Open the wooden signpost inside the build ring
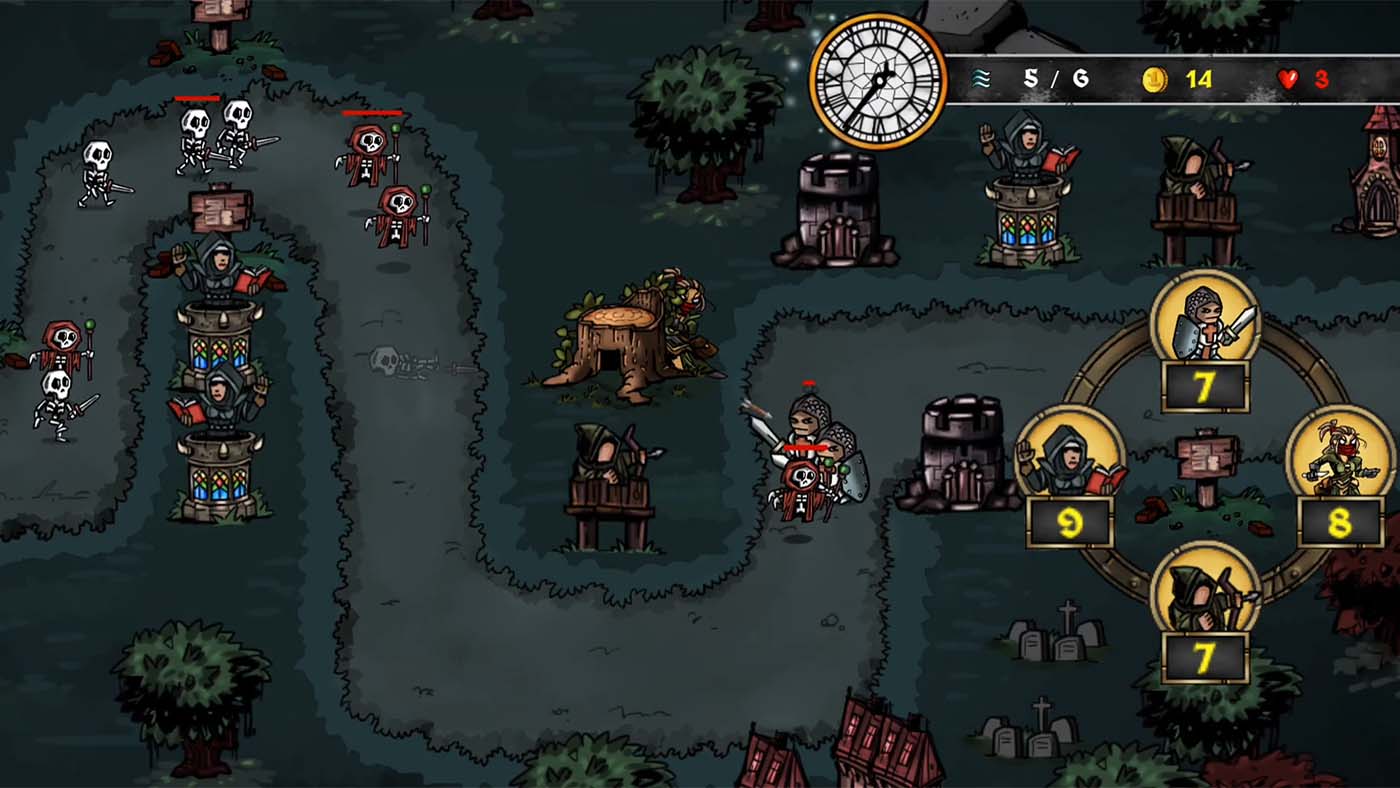Screen dimensions: 1400x788 [x=1203, y=462]
